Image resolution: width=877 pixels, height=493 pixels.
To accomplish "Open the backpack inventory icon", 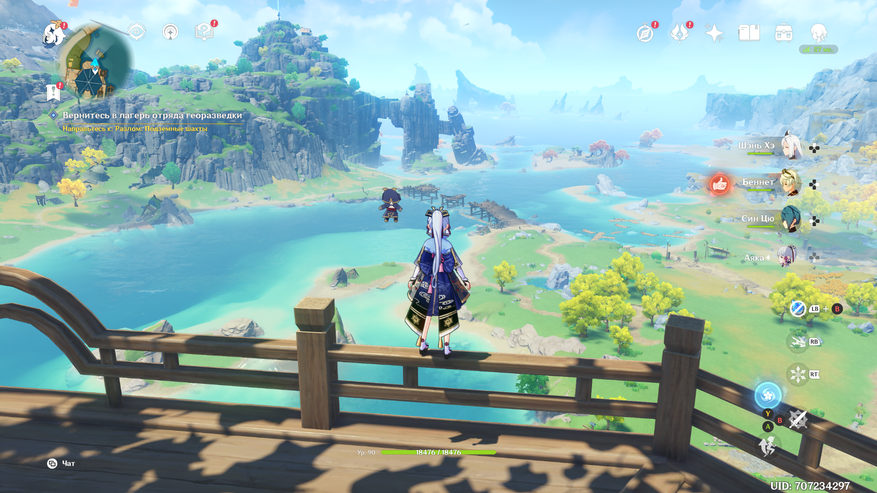I will [x=783, y=33].
